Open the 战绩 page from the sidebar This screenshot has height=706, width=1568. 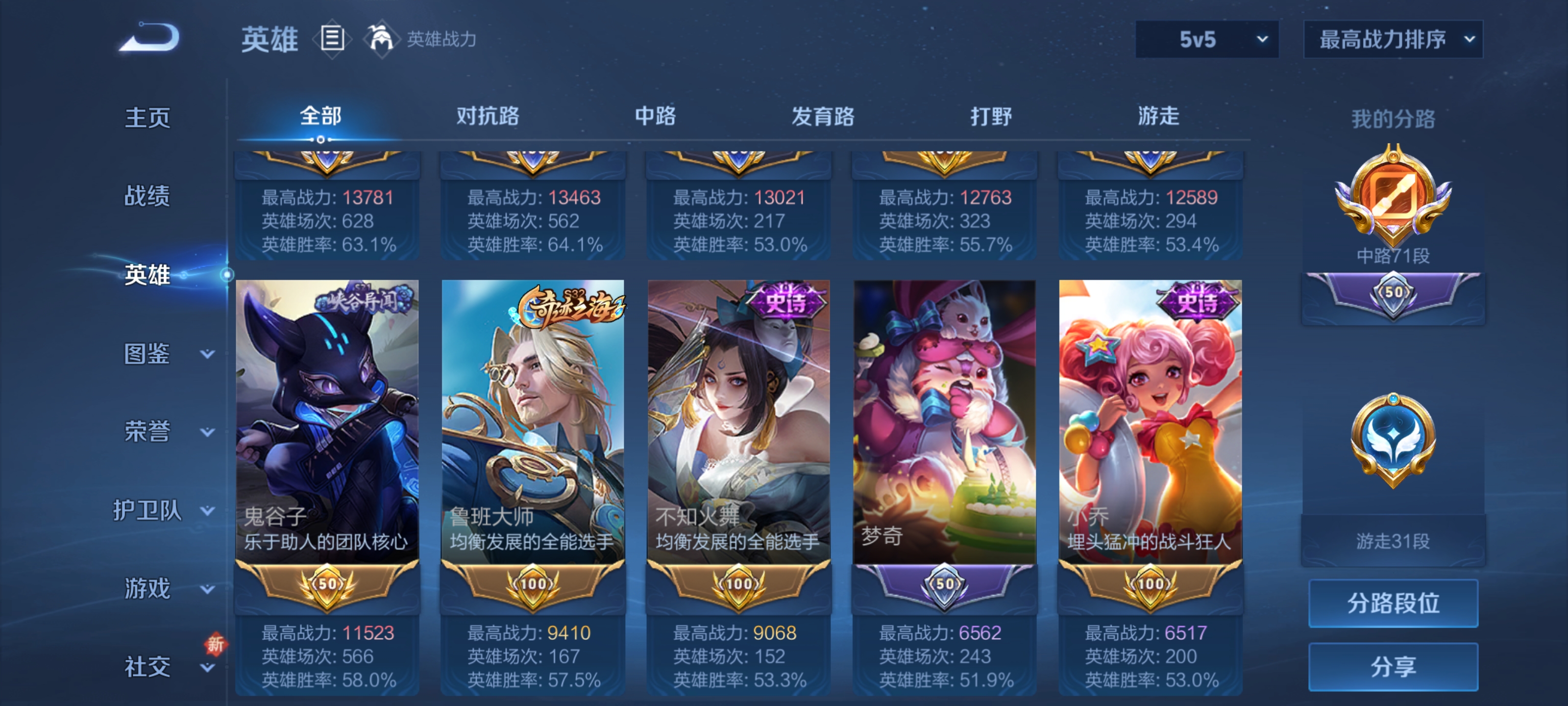point(146,197)
